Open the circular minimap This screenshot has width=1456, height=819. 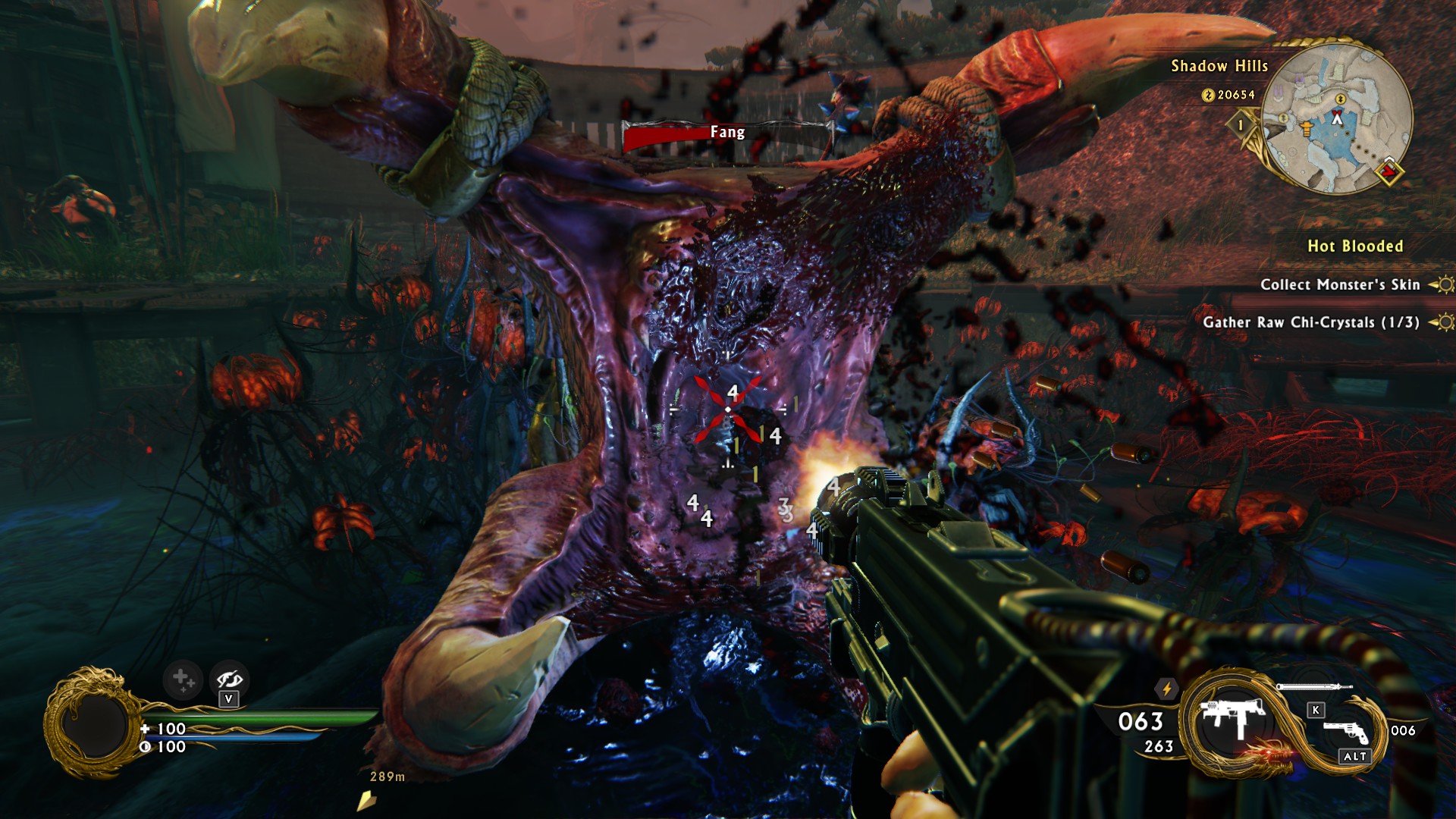coord(1335,119)
